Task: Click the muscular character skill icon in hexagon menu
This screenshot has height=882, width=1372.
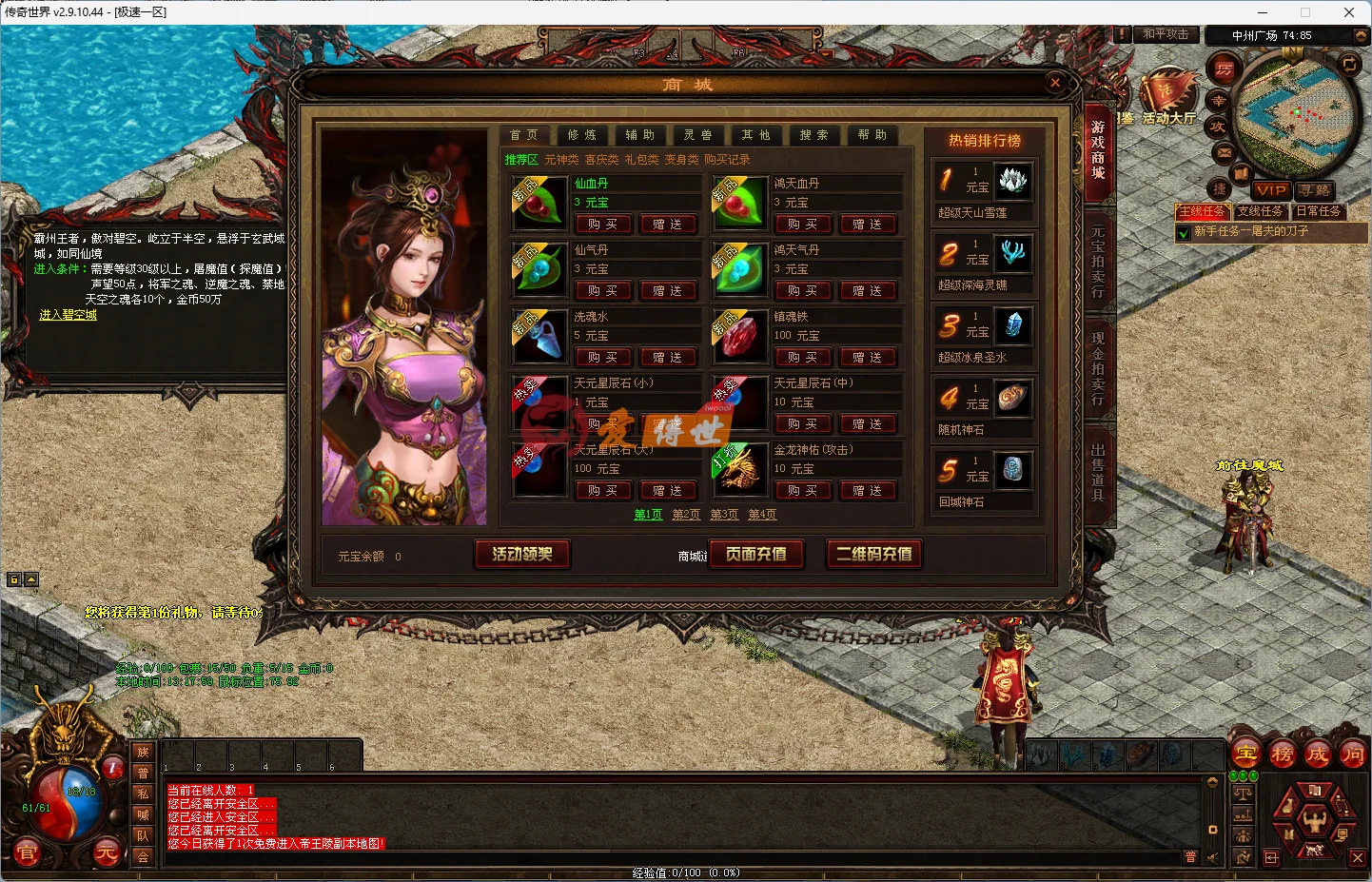Action: 1315,820
